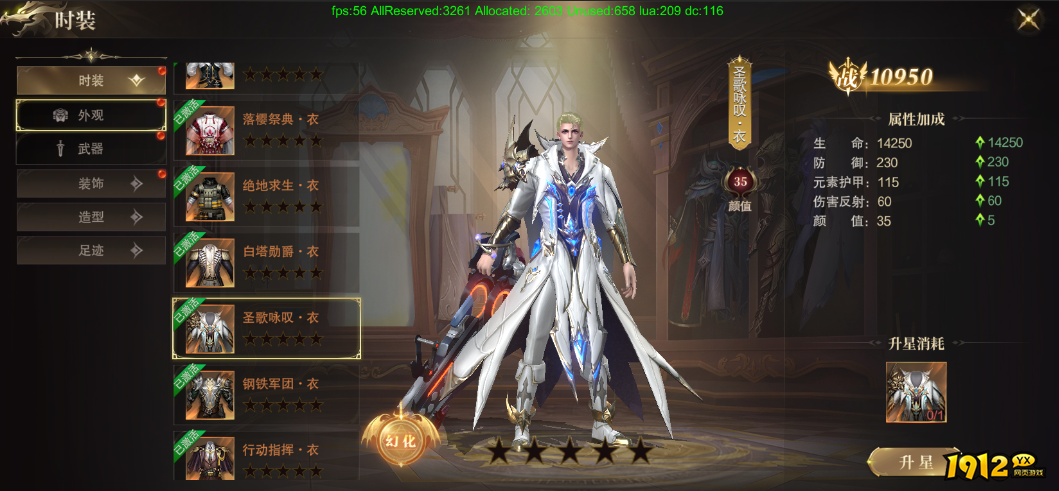Viewport: 1059px width, 491px height.
Task: Open the 足迹 category tab
Action: pos(91,251)
